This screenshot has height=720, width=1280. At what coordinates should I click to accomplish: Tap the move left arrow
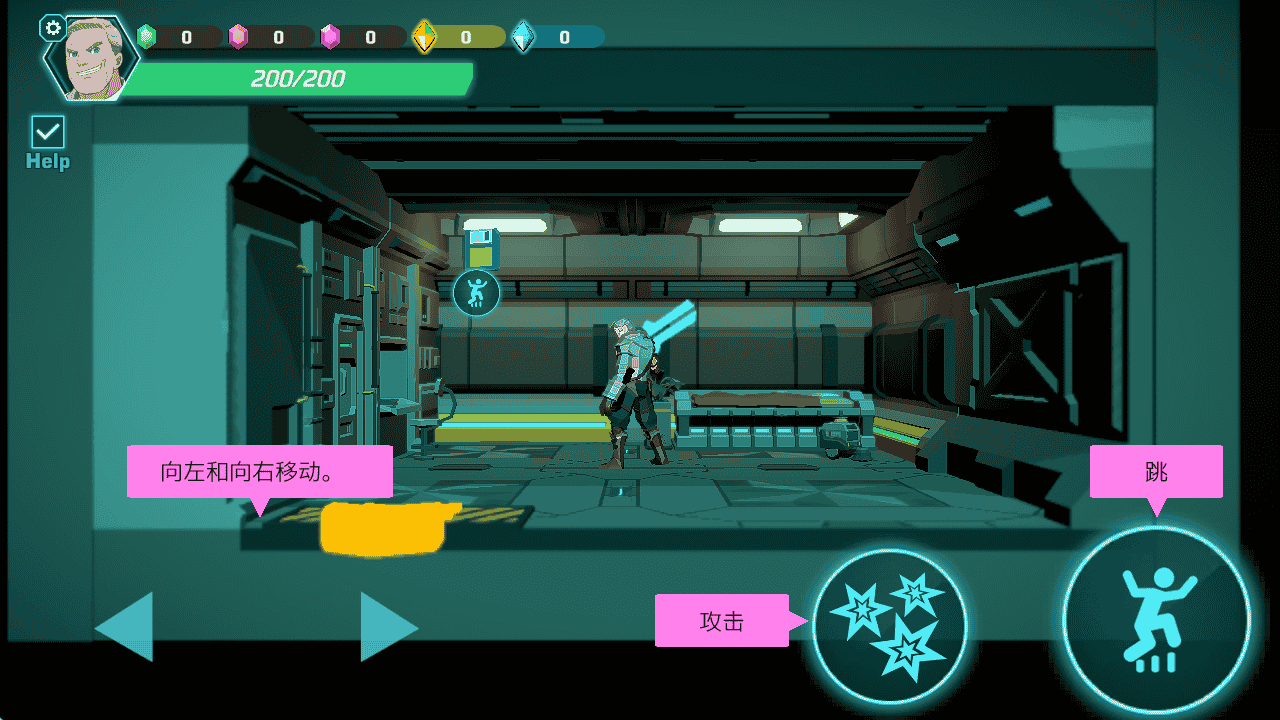click(127, 627)
